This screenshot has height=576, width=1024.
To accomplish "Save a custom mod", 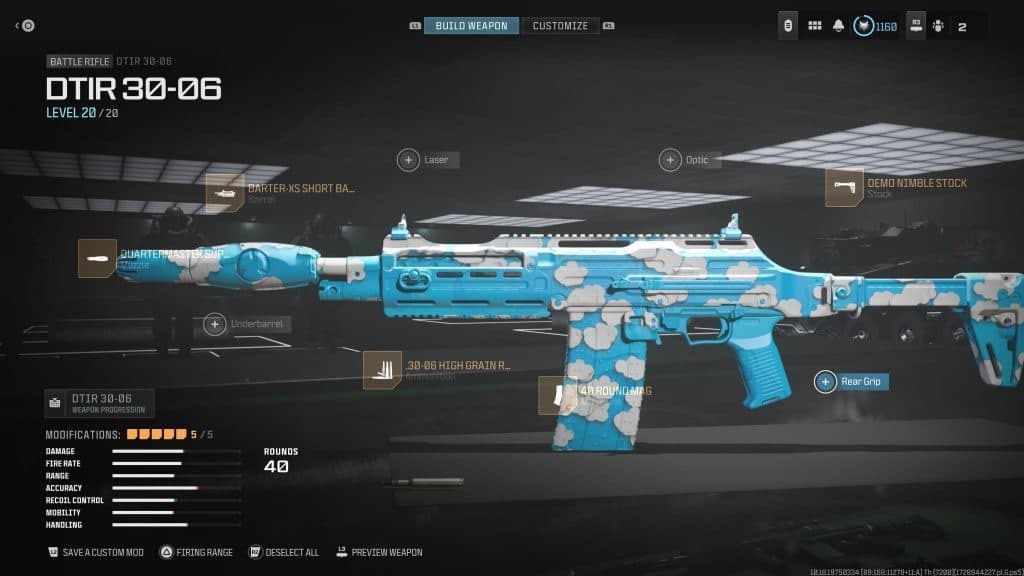I will click(98, 552).
